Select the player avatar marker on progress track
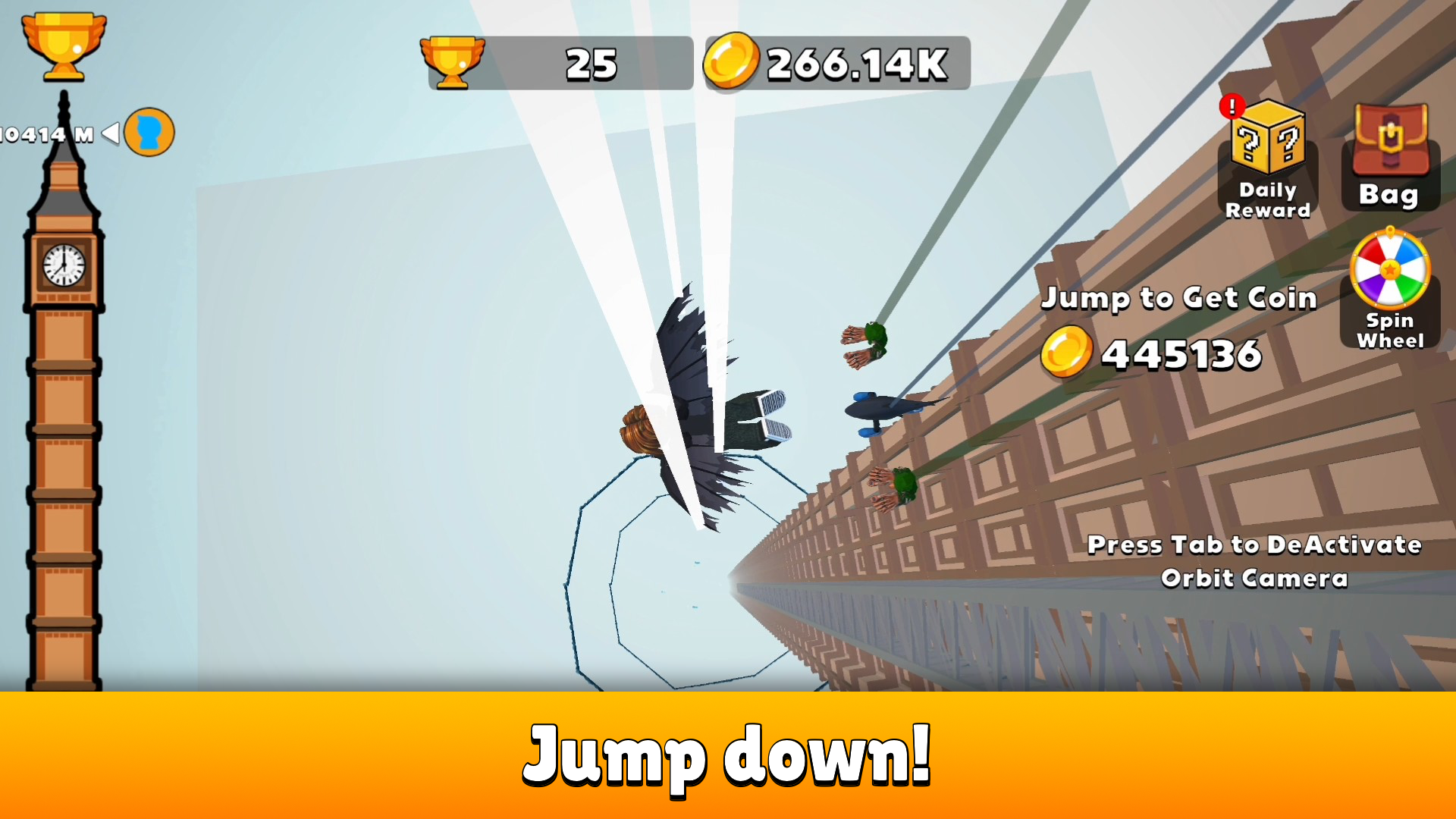The height and width of the screenshot is (819, 1456). pos(149,131)
